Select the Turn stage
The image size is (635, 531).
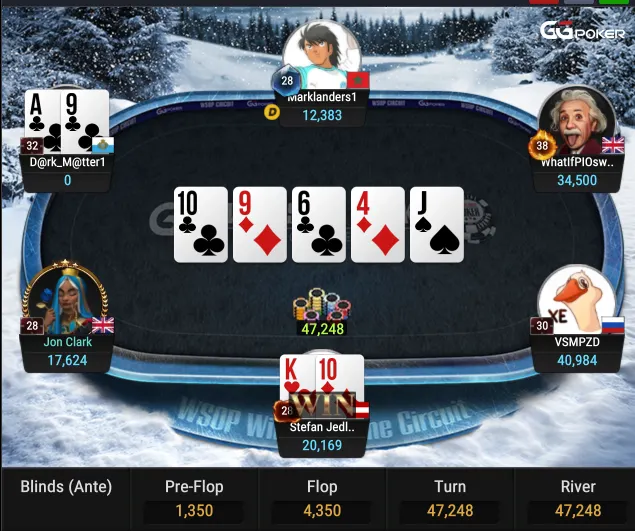click(450, 498)
